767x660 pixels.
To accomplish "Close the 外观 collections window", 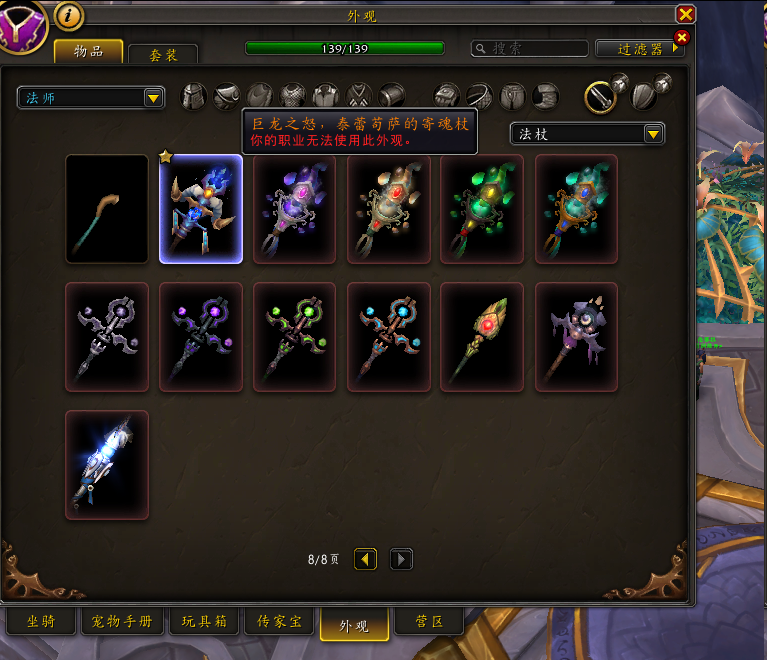I will [x=685, y=14].
